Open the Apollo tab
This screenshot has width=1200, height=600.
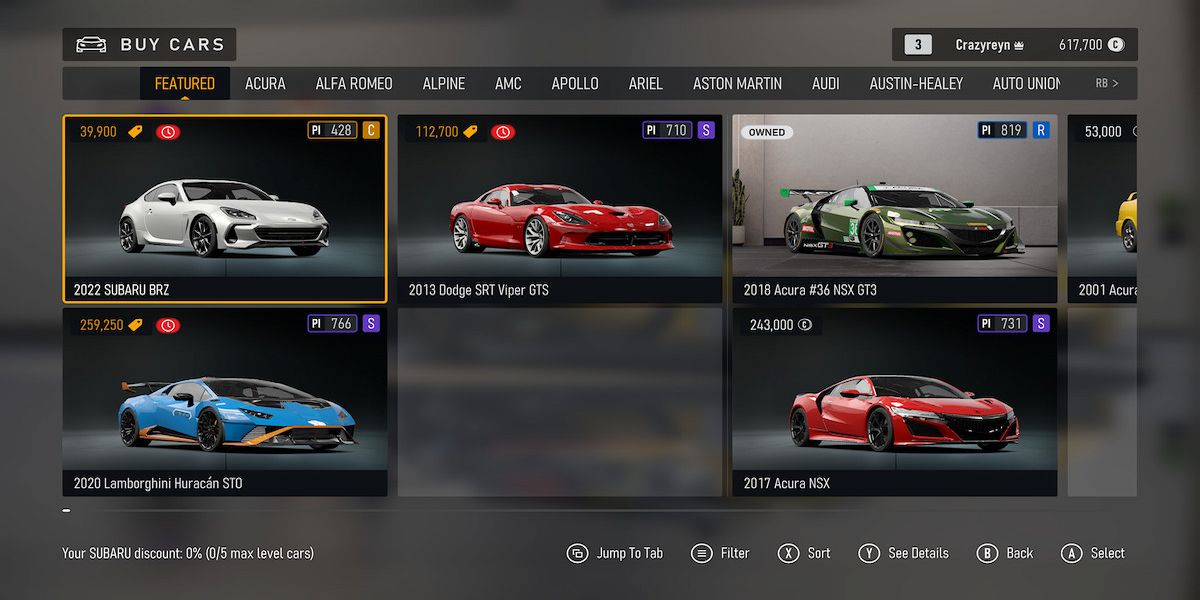[575, 84]
